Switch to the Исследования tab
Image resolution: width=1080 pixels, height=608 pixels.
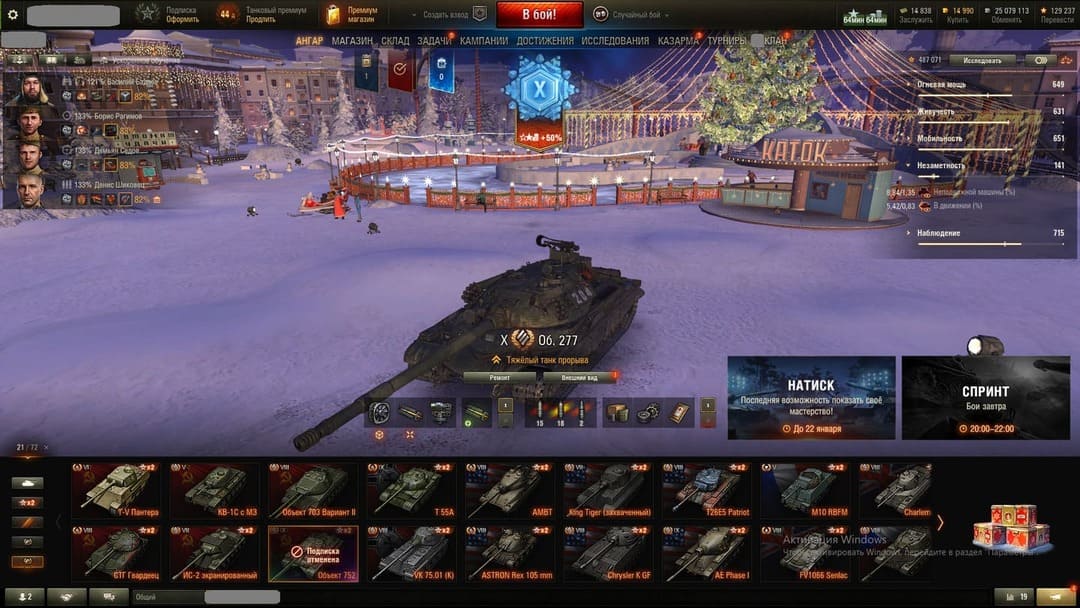click(x=615, y=41)
